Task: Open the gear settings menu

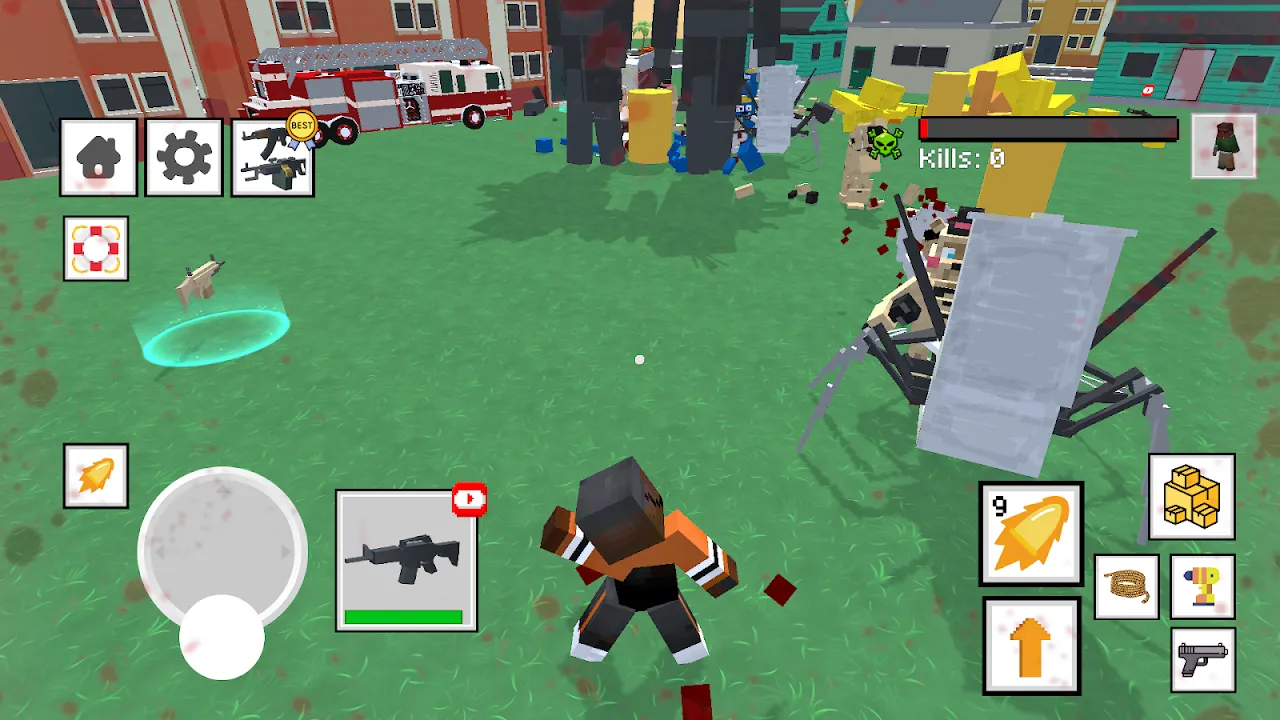Action: click(x=184, y=157)
